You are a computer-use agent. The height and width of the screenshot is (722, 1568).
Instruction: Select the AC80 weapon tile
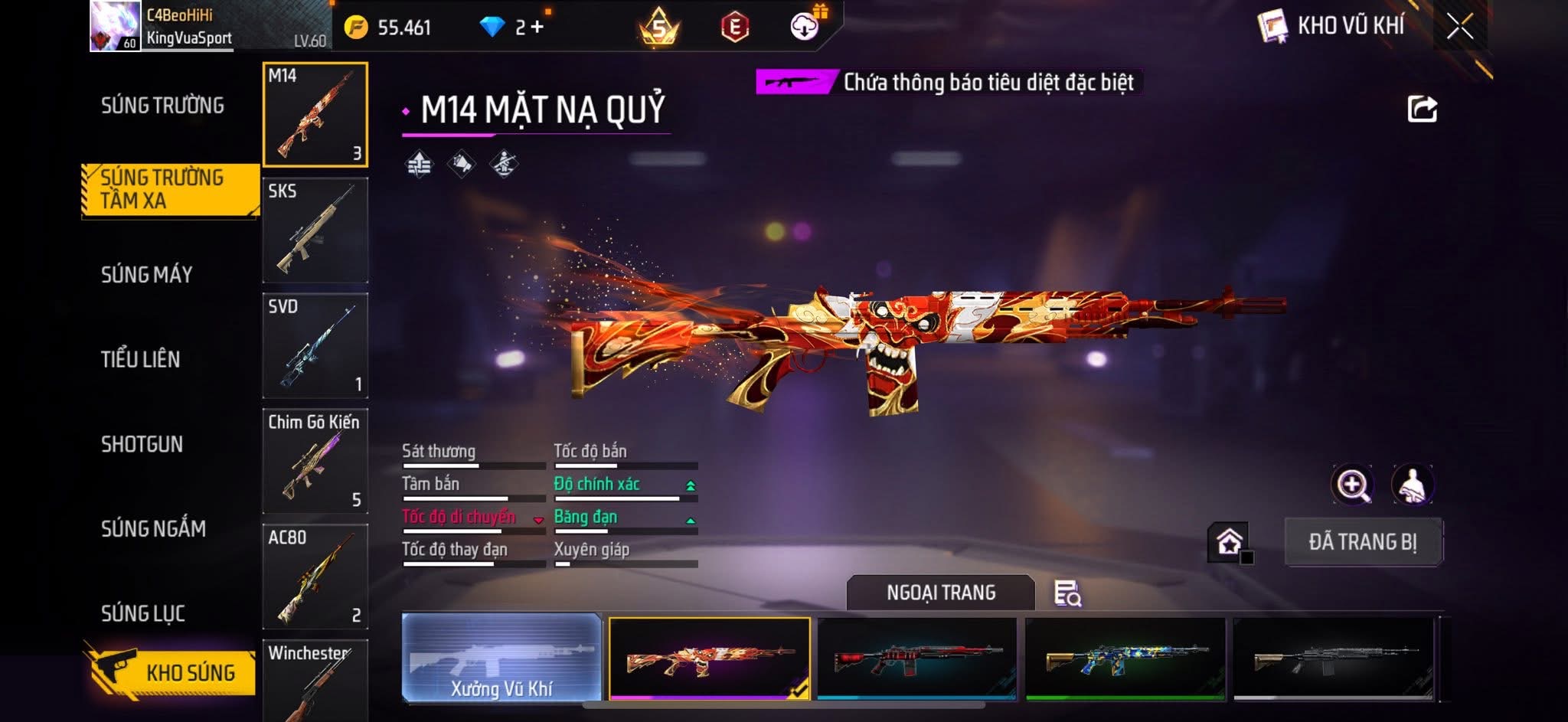click(x=315, y=577)
